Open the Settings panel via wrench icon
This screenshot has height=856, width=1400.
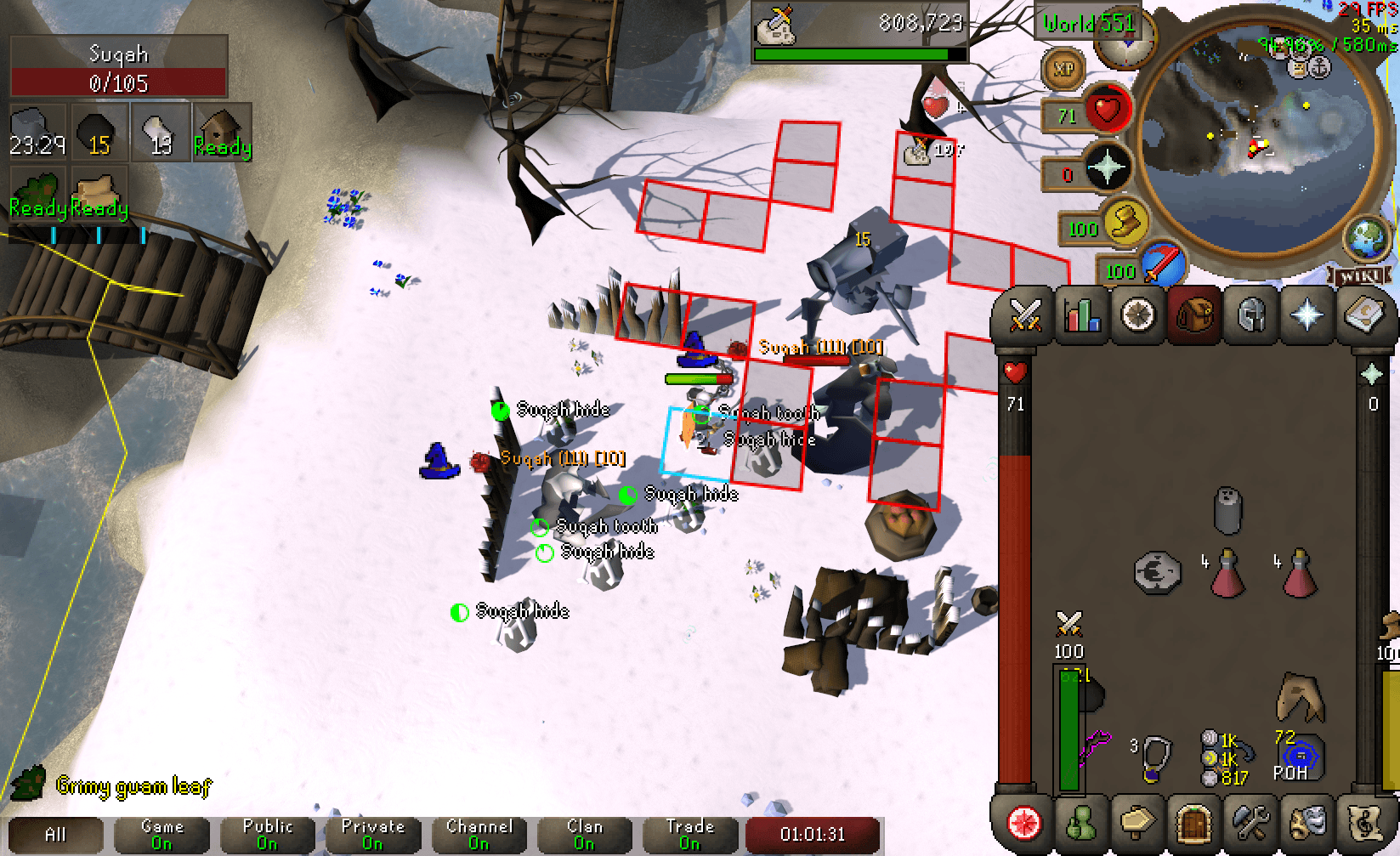pos(1250,822)
